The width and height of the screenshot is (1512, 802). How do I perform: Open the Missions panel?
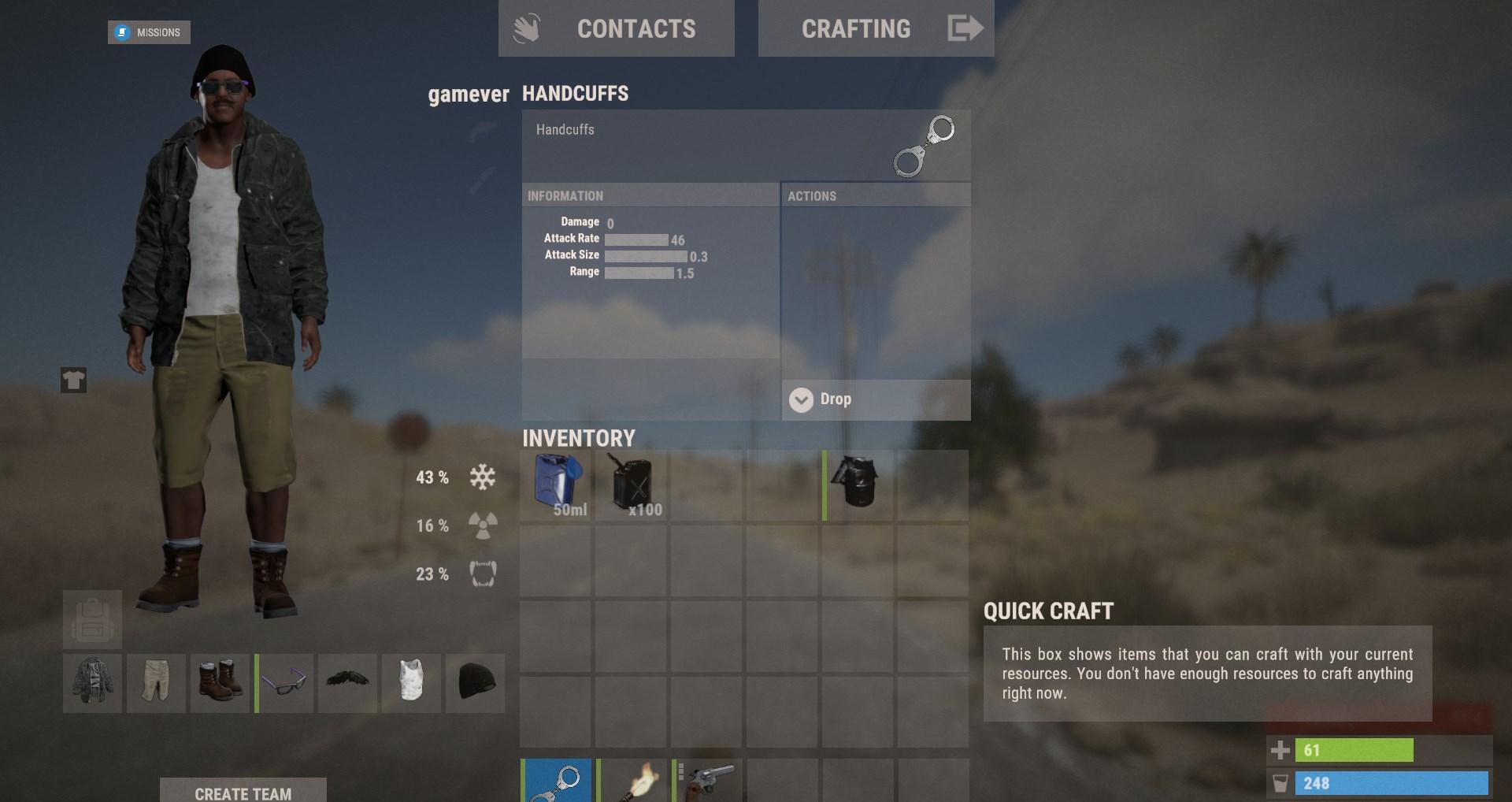click(x=149, y=32)
